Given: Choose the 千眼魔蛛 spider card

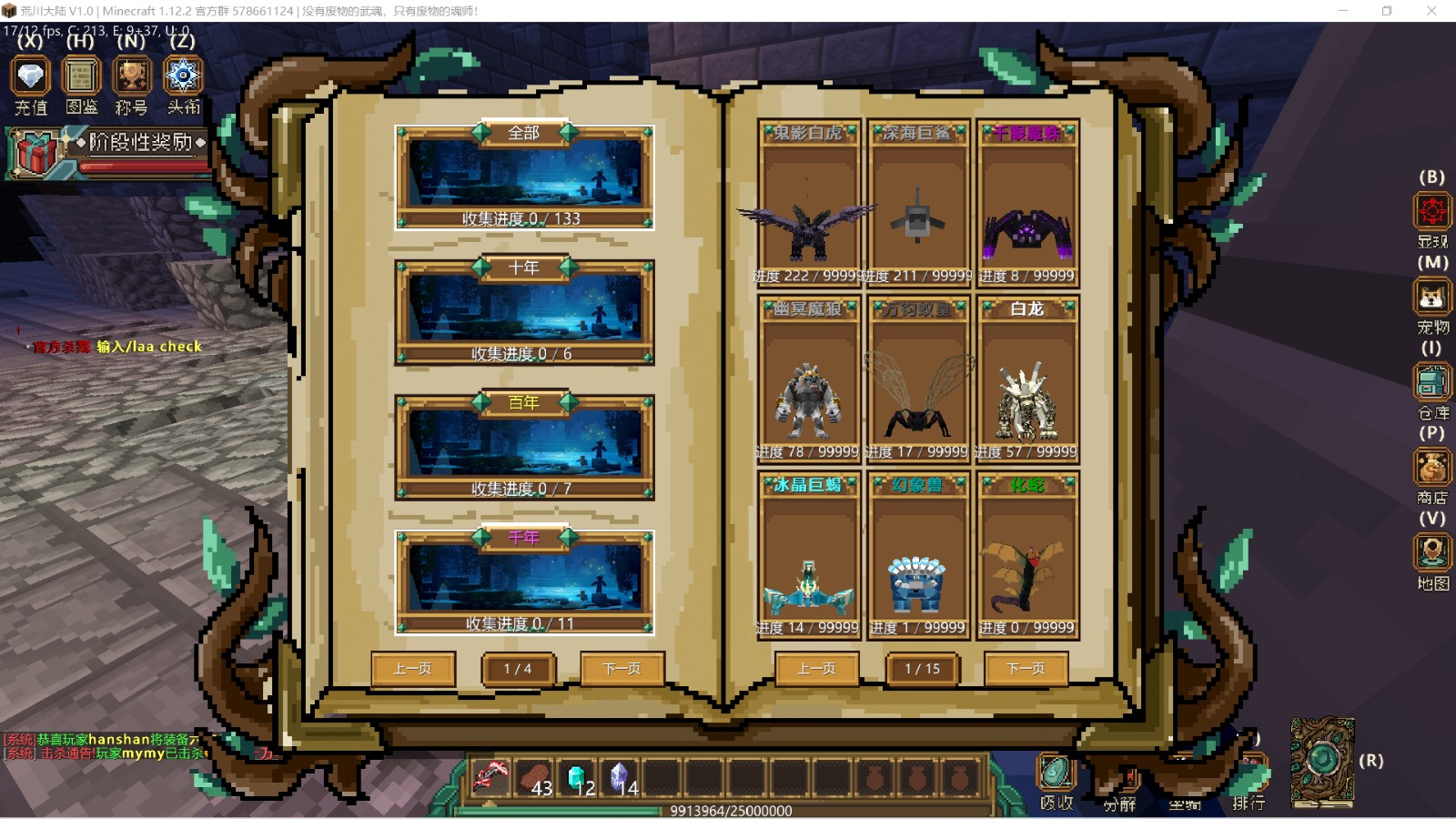Looking at the screenshot, I should click(1027, 204).
